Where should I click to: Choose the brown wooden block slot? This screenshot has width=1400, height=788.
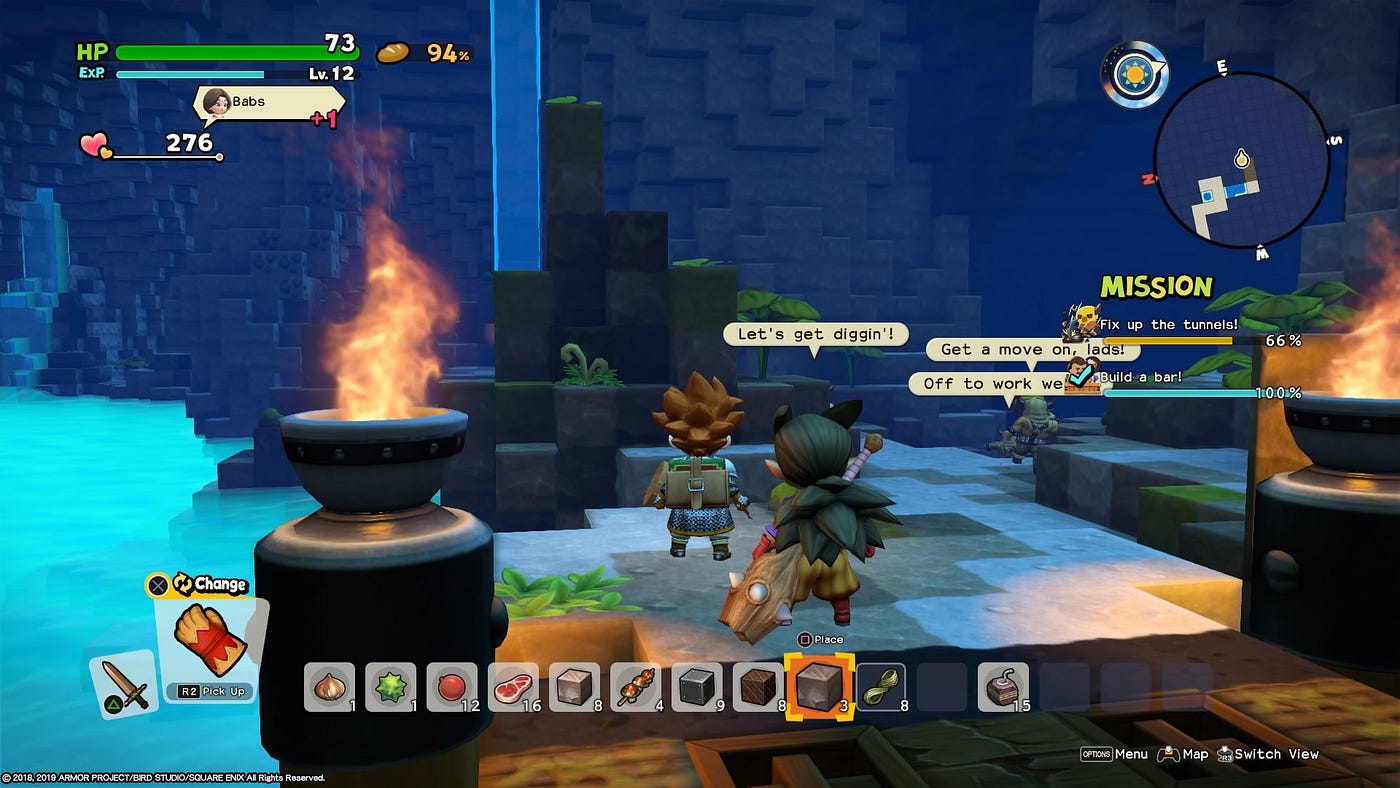(758, 687)
